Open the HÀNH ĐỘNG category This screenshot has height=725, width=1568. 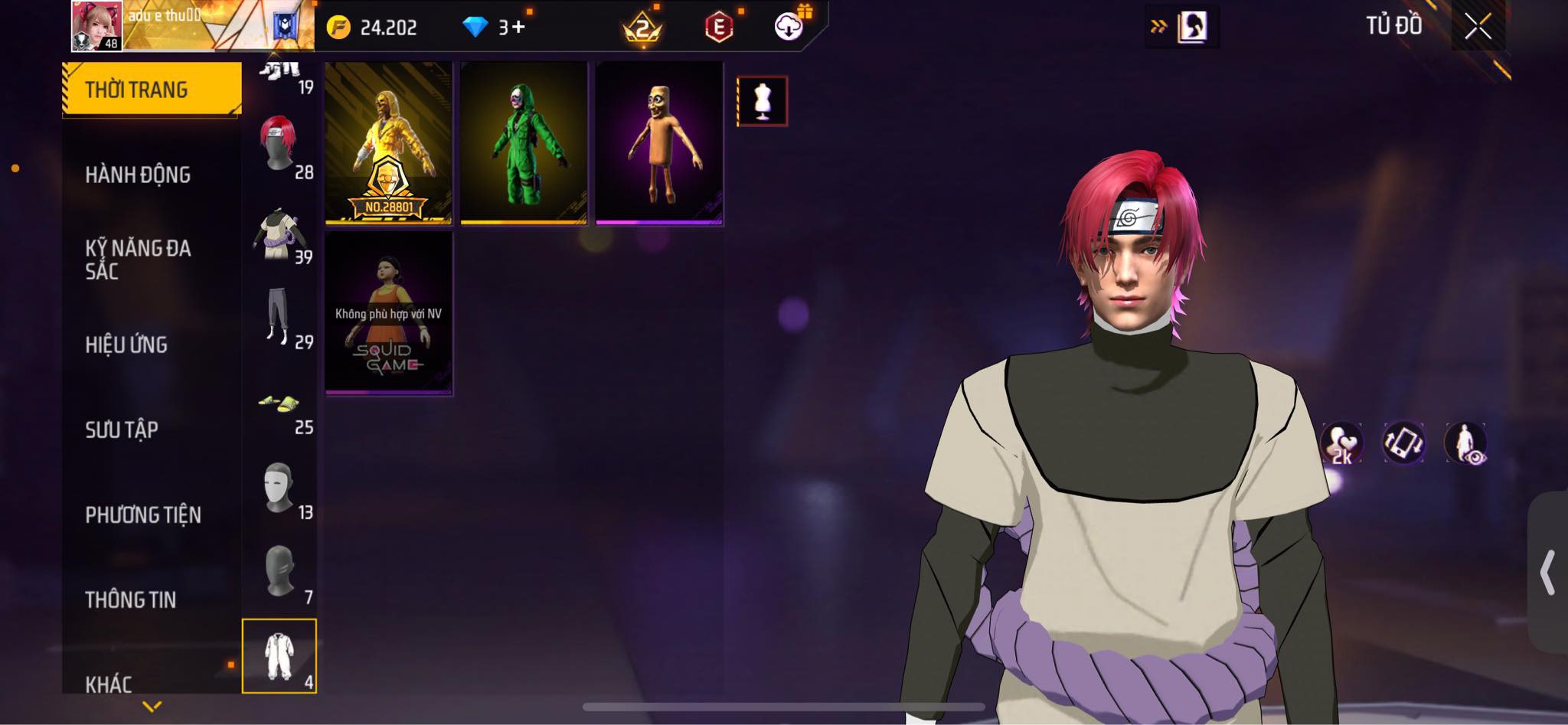(138, 175)
